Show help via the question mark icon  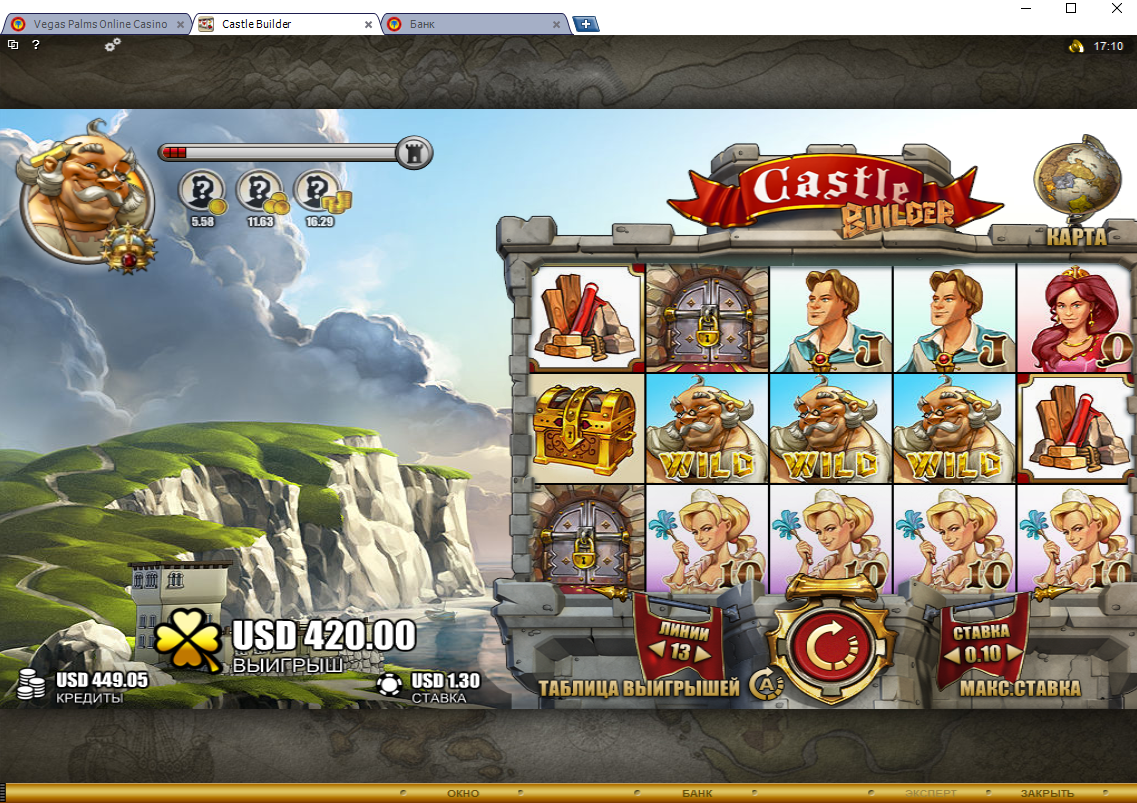point(36,45)
